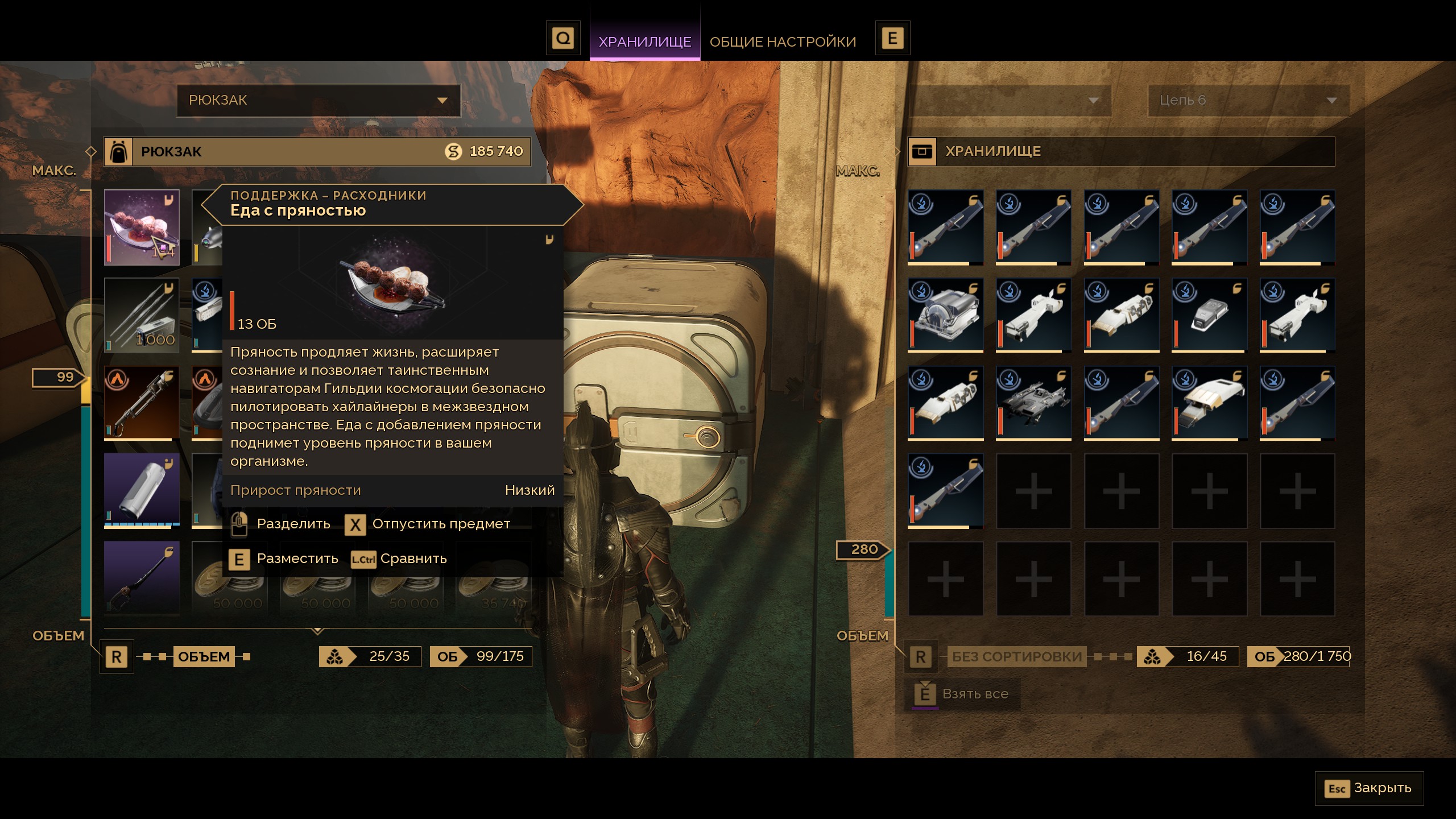Pick the rifle with orange background
This screenshot has height=819, width=1456.
[142, 403]
